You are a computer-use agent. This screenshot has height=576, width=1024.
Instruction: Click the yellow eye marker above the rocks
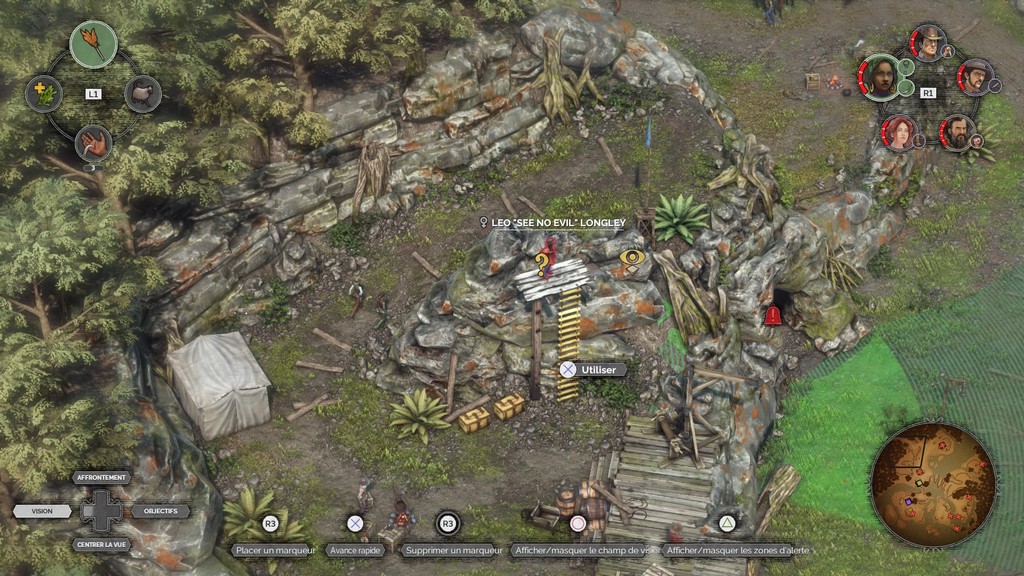coord(631,259)
